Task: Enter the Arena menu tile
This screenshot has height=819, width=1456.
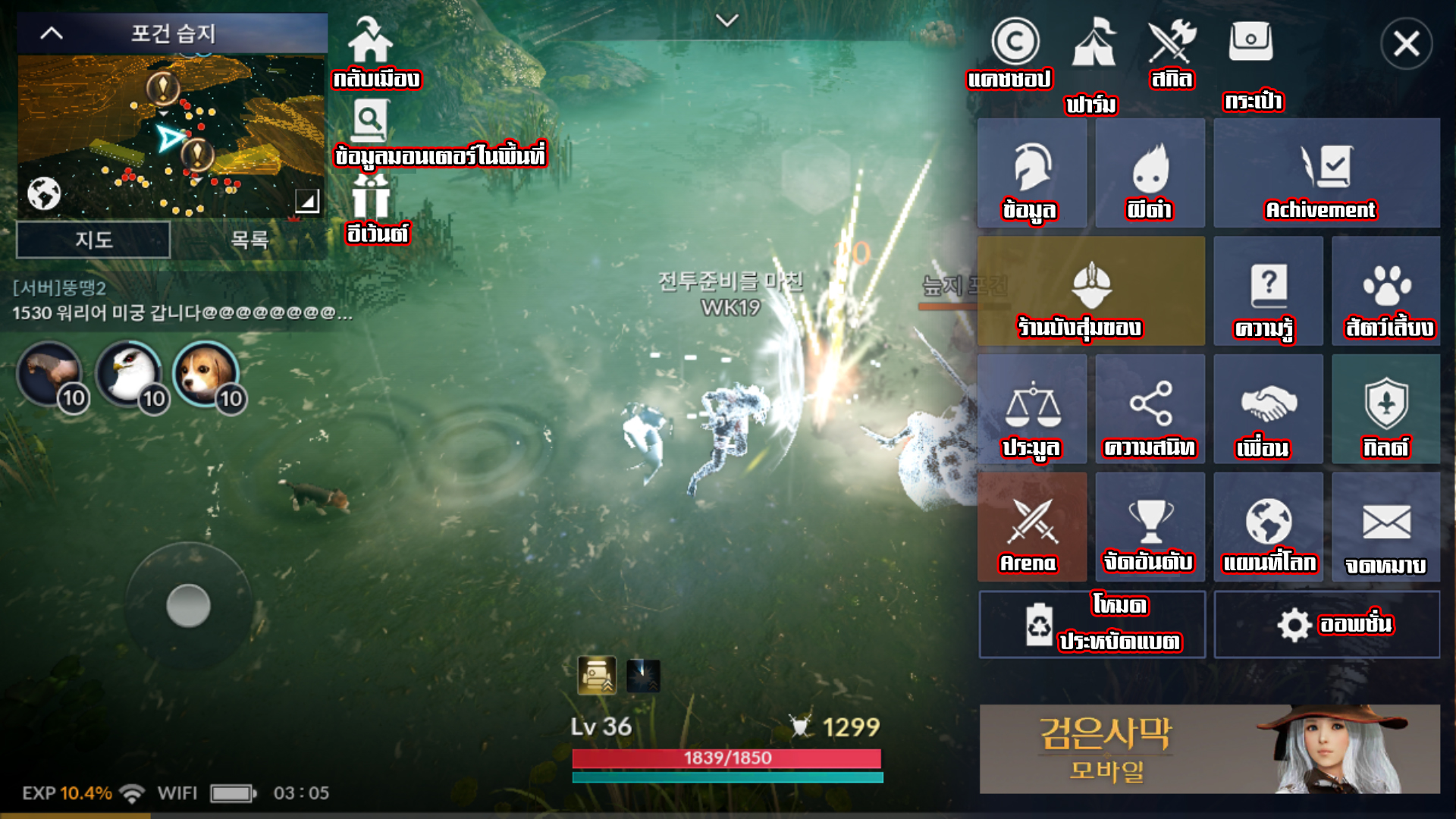Action: click(x=1031, y=528)
